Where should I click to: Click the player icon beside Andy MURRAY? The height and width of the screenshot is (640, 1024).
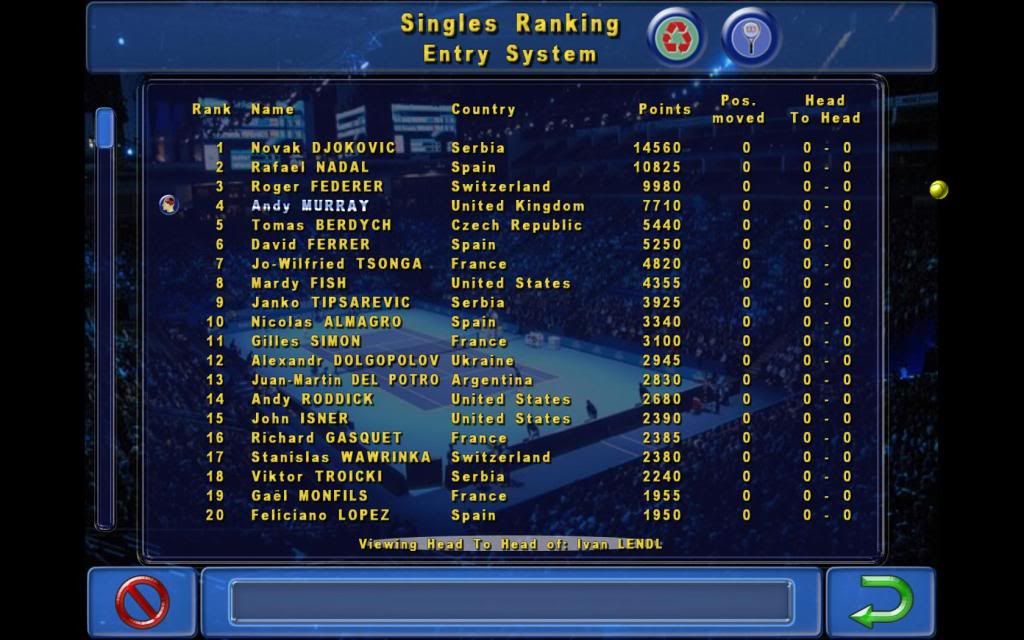click(169, 205)
